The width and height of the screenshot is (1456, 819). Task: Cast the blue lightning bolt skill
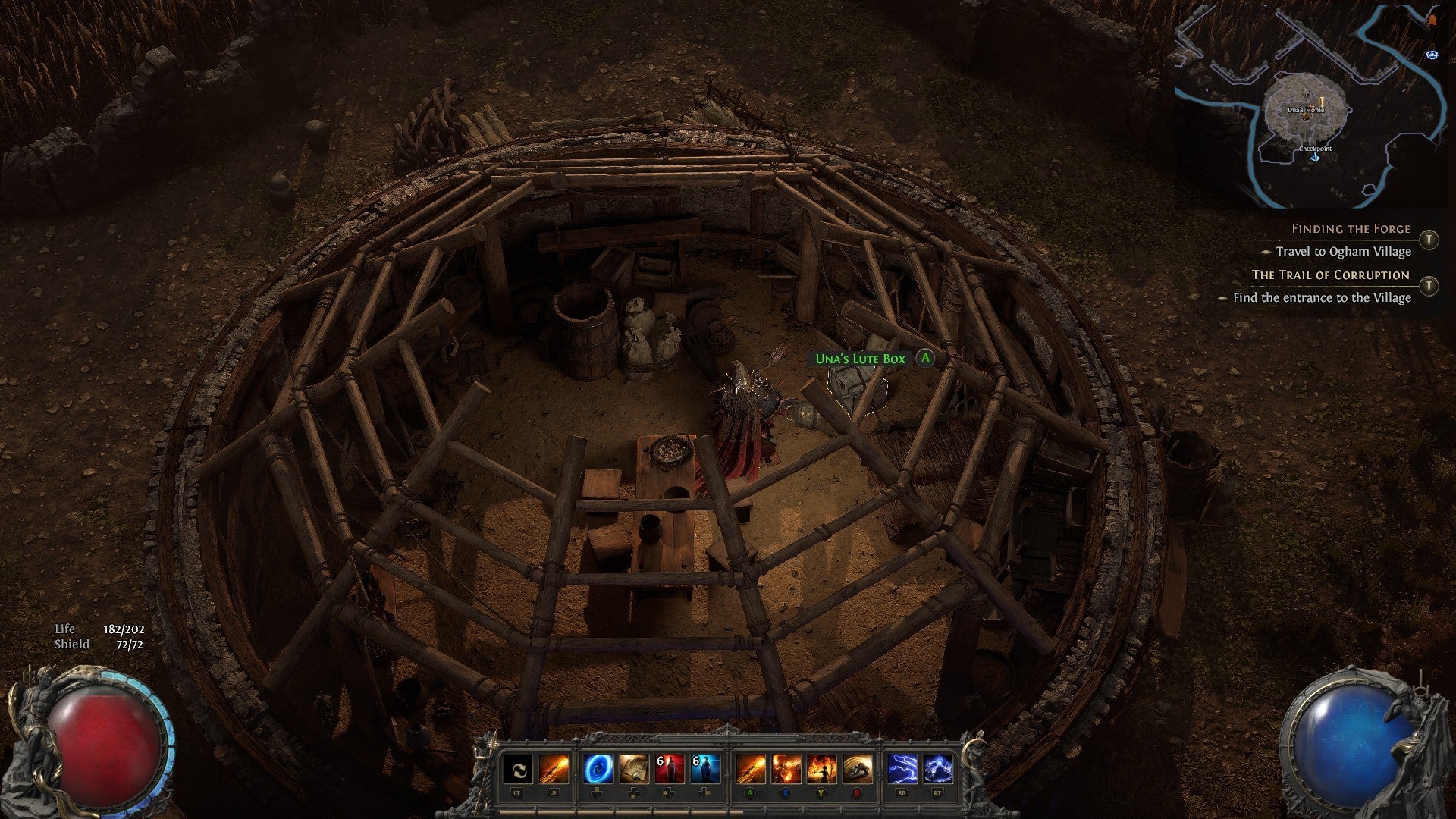[x=902, y=770]
